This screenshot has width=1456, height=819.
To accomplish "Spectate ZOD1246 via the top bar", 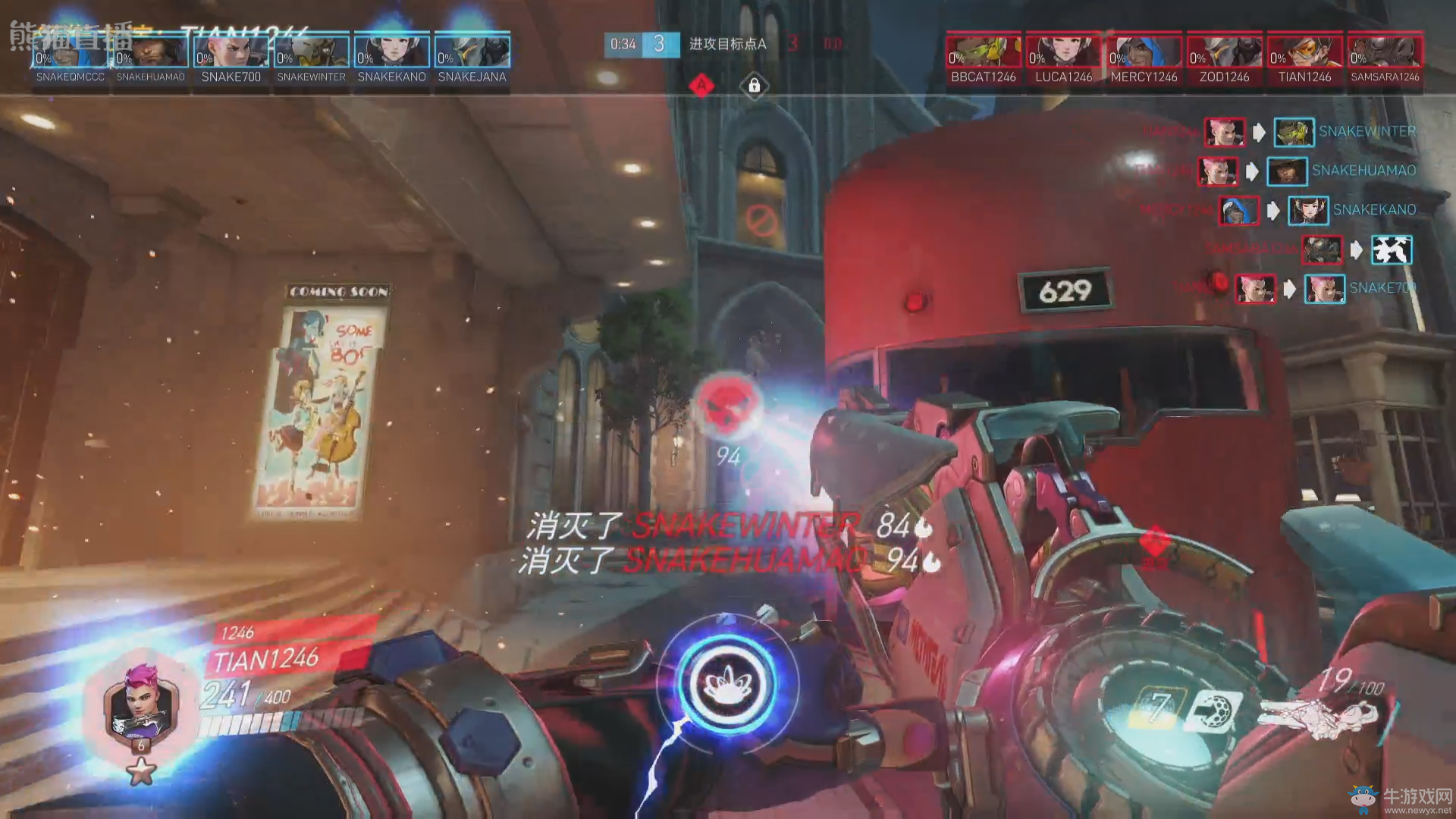I will (x=1225, y=51).
